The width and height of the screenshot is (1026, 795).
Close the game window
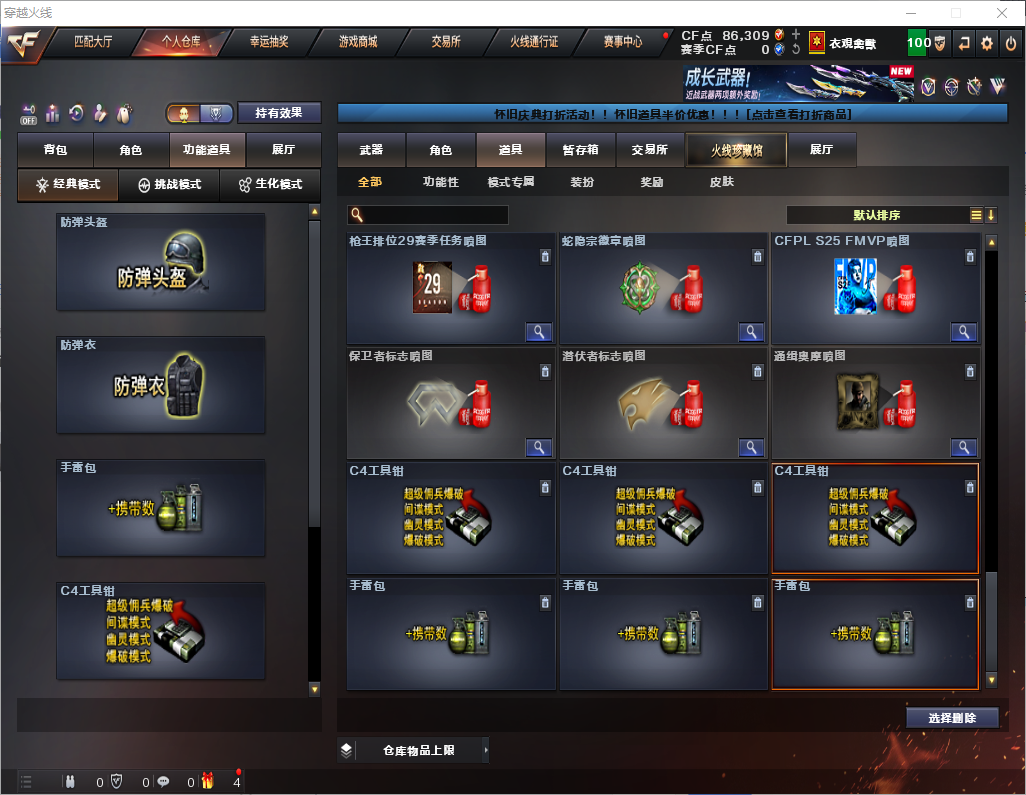pyautogui.click(x=1001, y=13)
